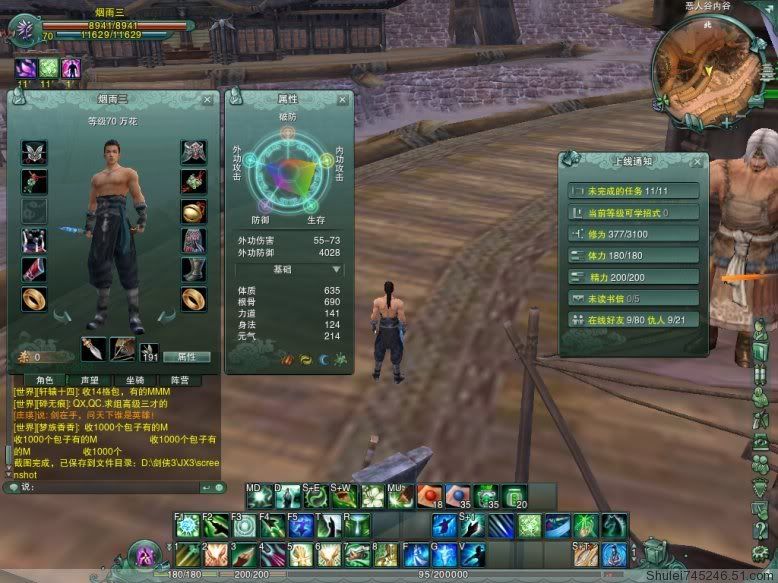Select the gold bell accessory slot

(x=193, y=212)
